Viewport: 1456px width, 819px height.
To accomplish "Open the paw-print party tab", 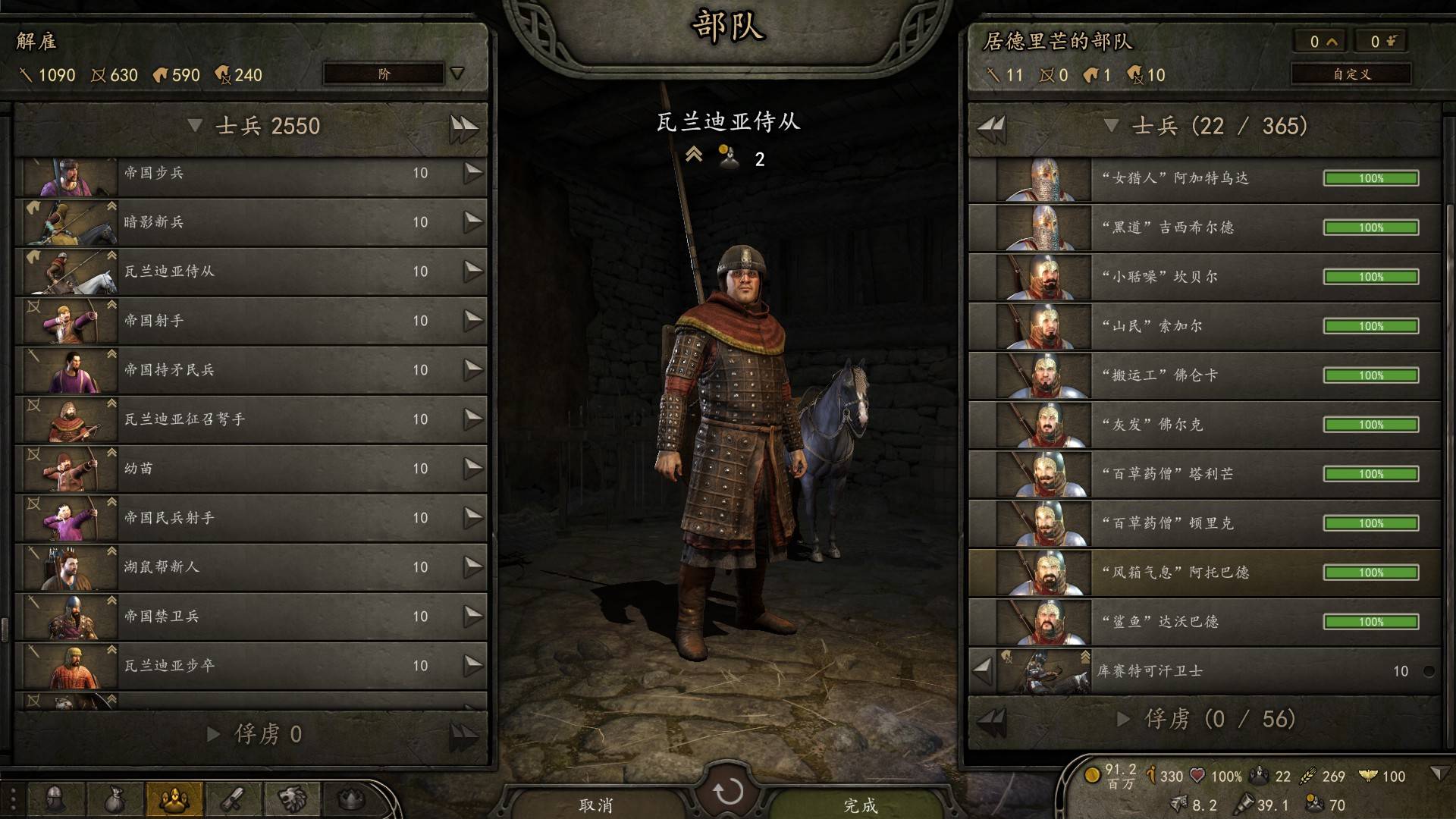I will click(x=174, y=799).
